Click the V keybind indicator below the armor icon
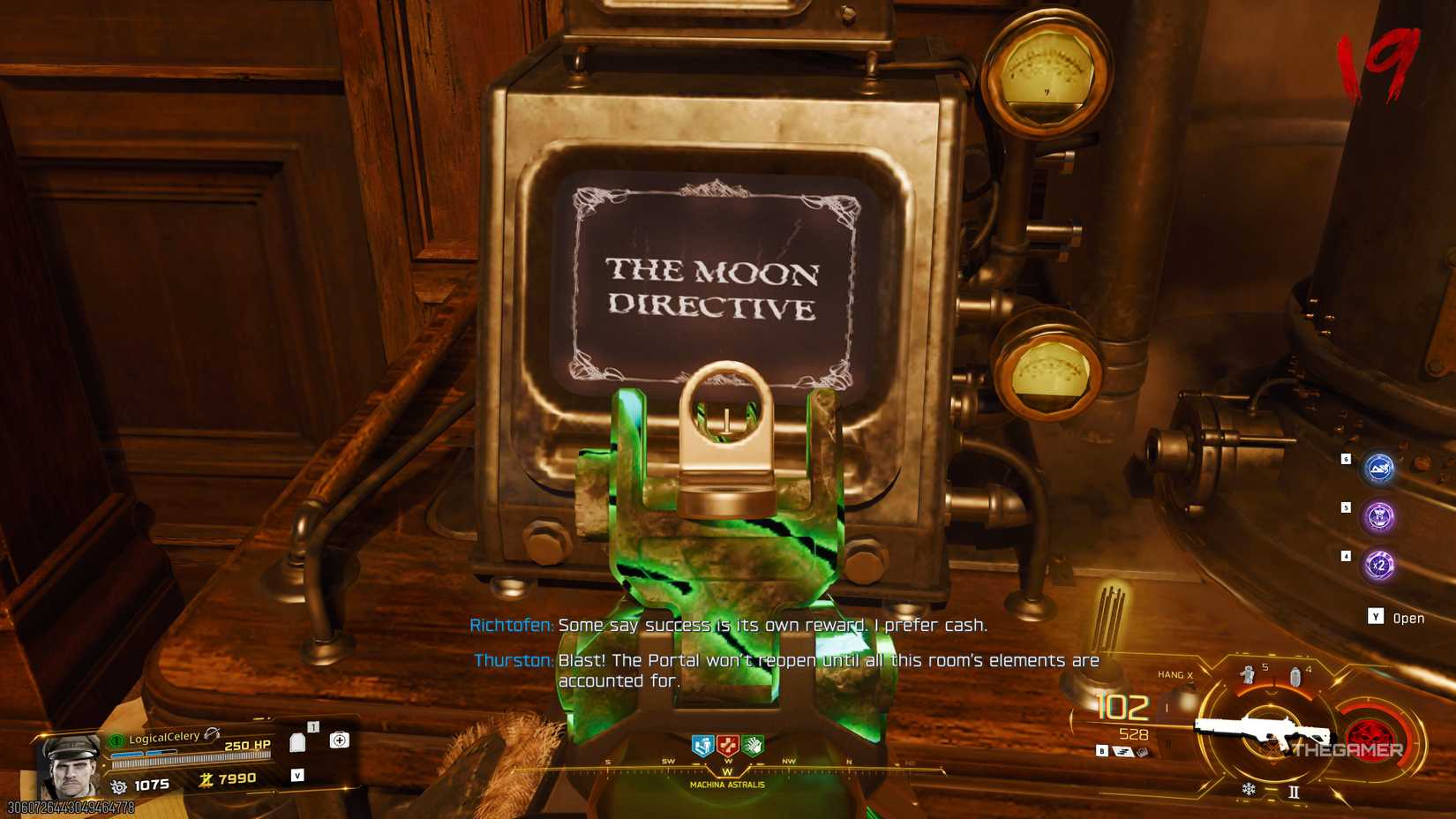The height and width of the screenshot is (819, 1456). 298,776
